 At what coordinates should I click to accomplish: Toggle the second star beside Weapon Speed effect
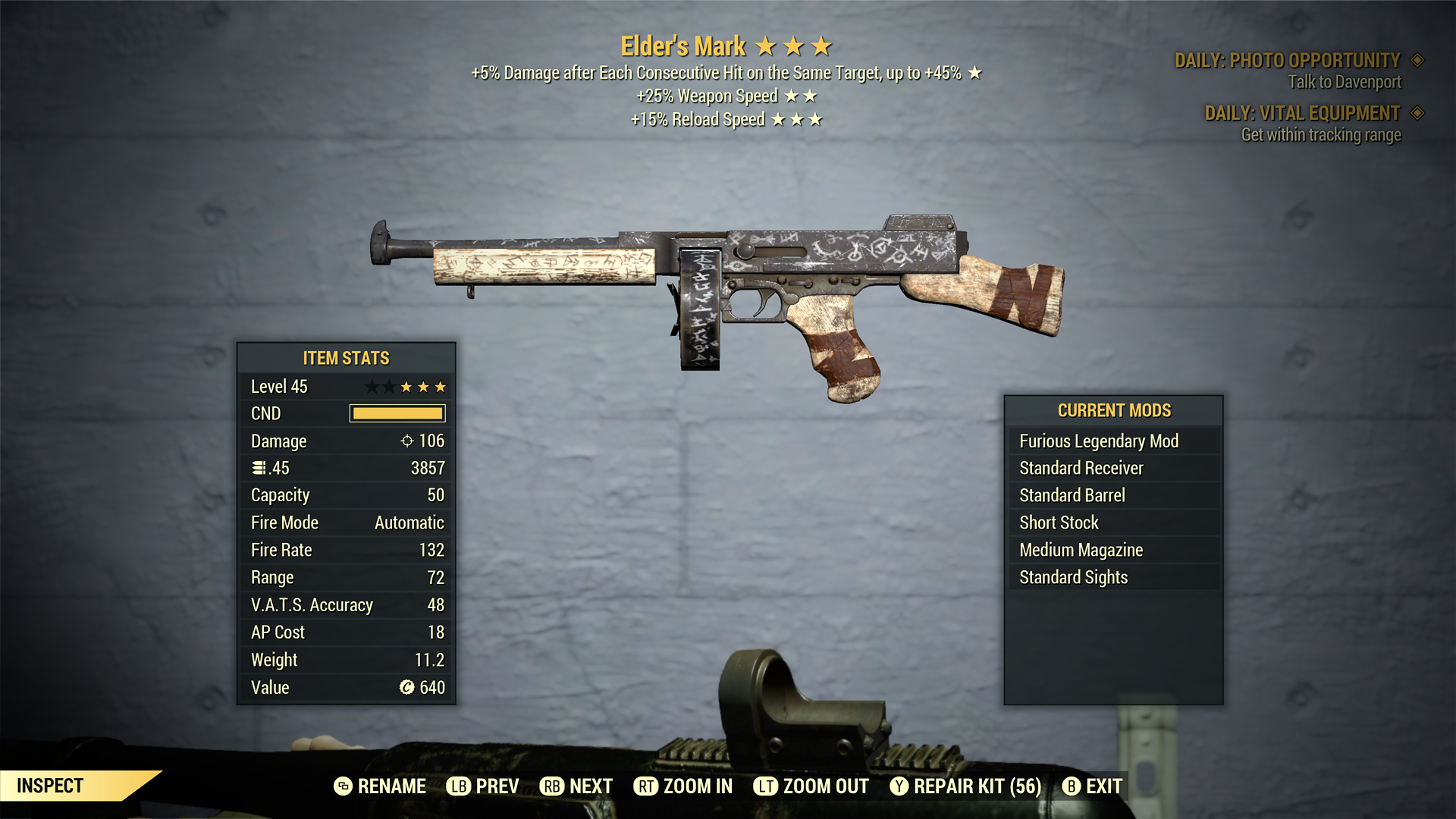(811, 96)
